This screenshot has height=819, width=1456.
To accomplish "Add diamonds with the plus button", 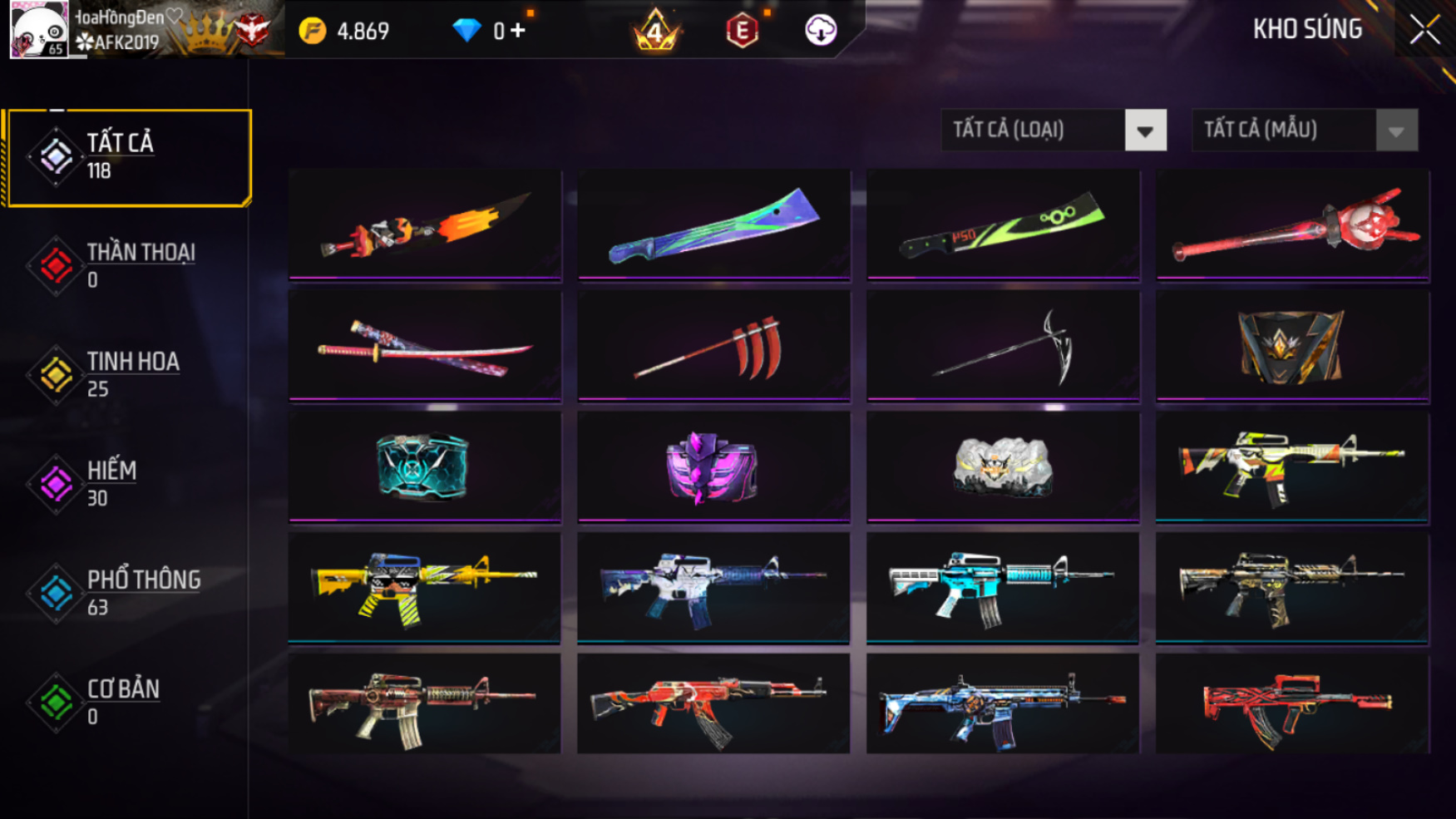I will tap(518, 31).
